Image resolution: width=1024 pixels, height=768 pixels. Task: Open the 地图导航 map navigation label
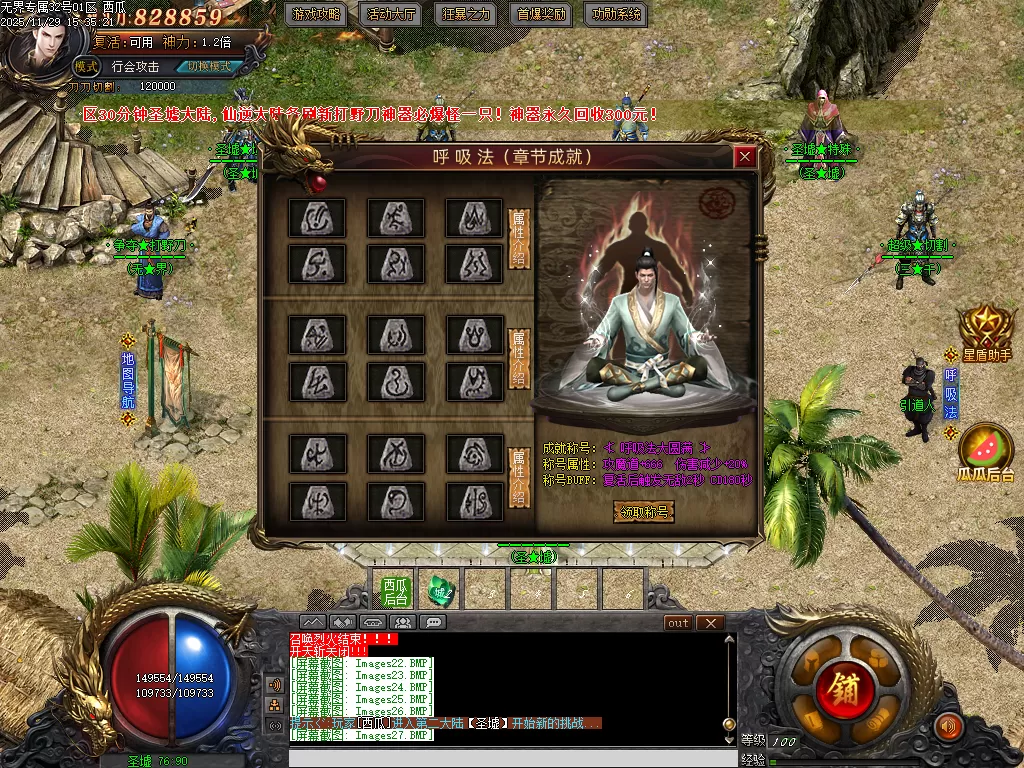[x=127, y=381]
